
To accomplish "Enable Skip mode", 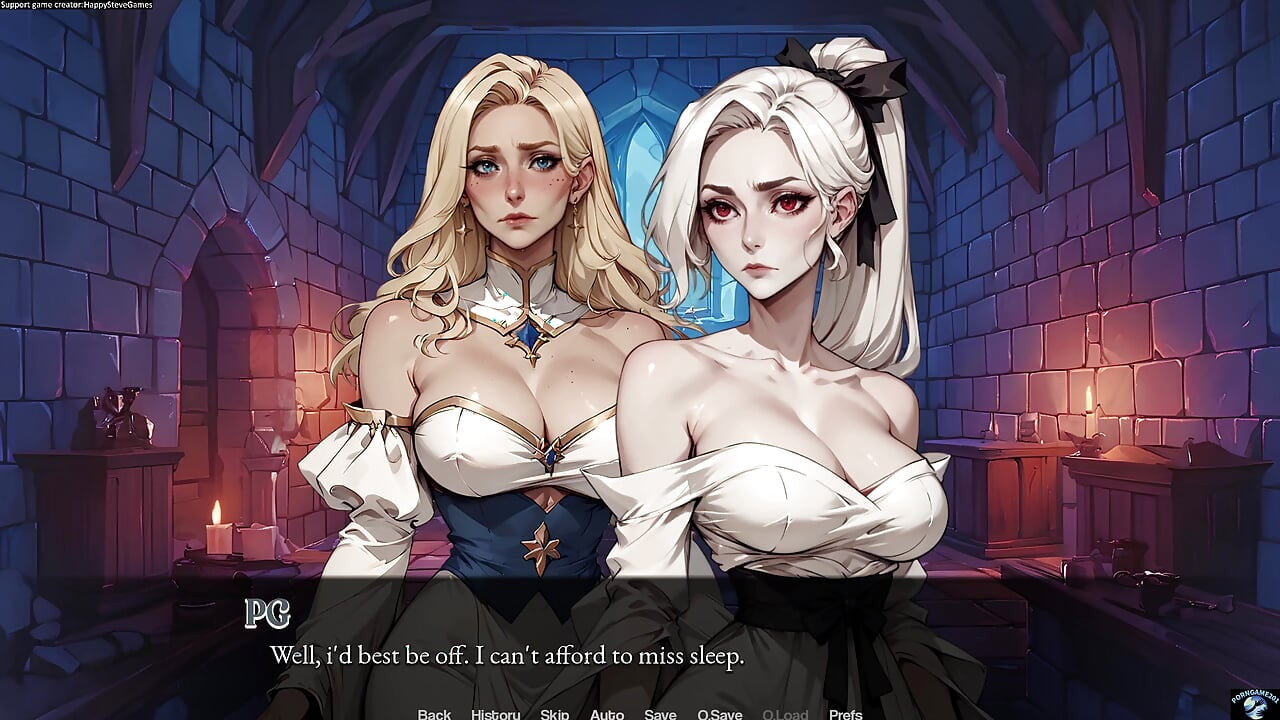I will [554, 714].
